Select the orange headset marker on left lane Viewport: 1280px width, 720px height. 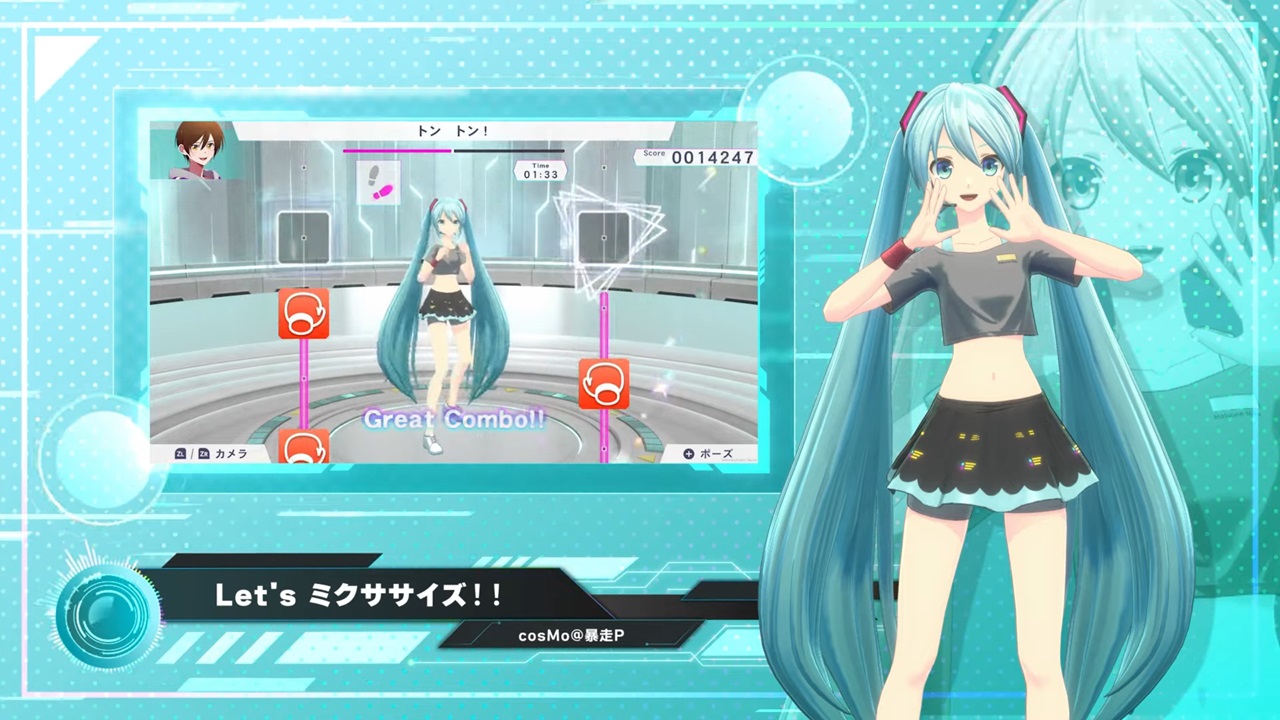click(x=303, y=313)
